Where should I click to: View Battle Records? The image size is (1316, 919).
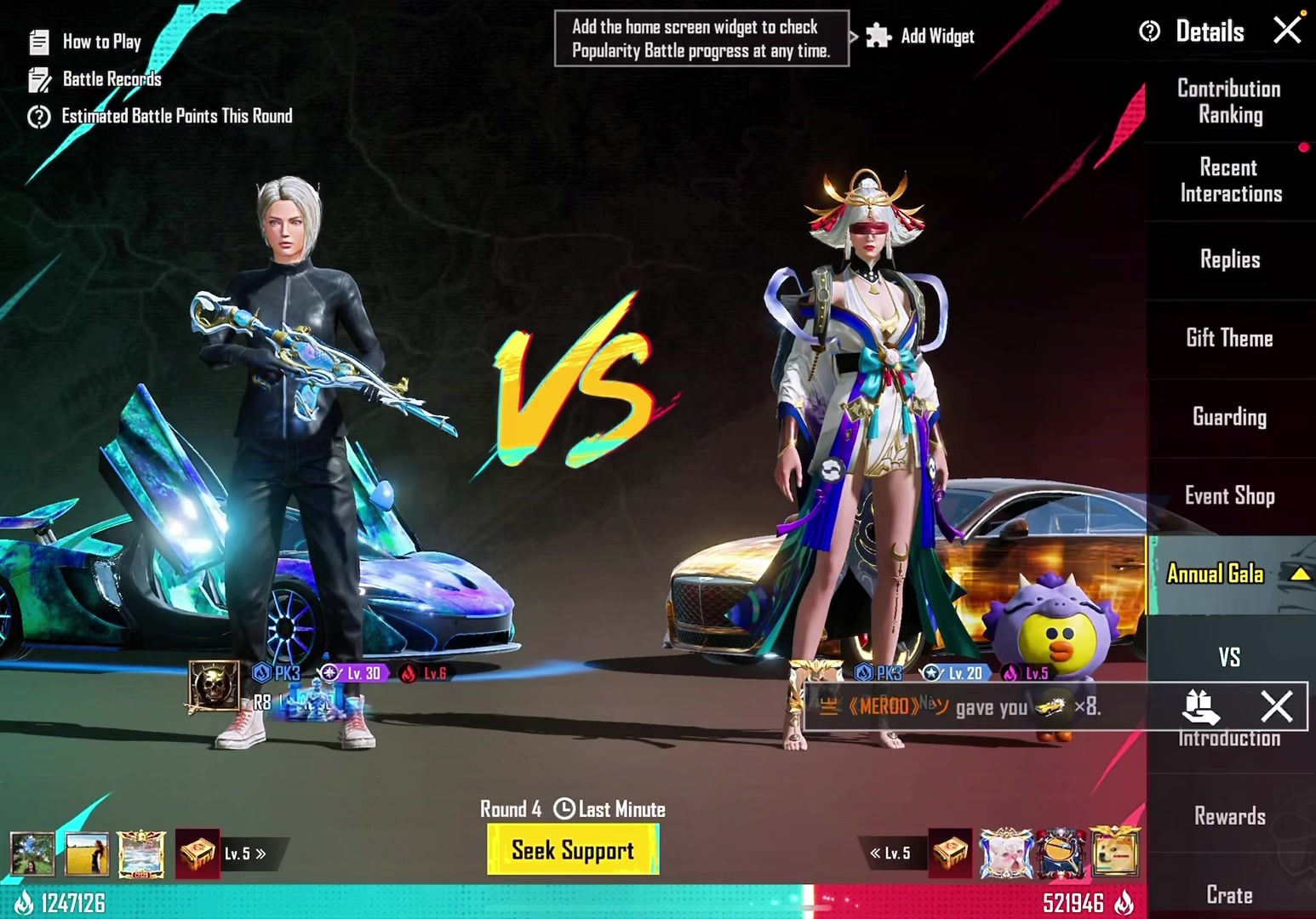click(95, 79)
